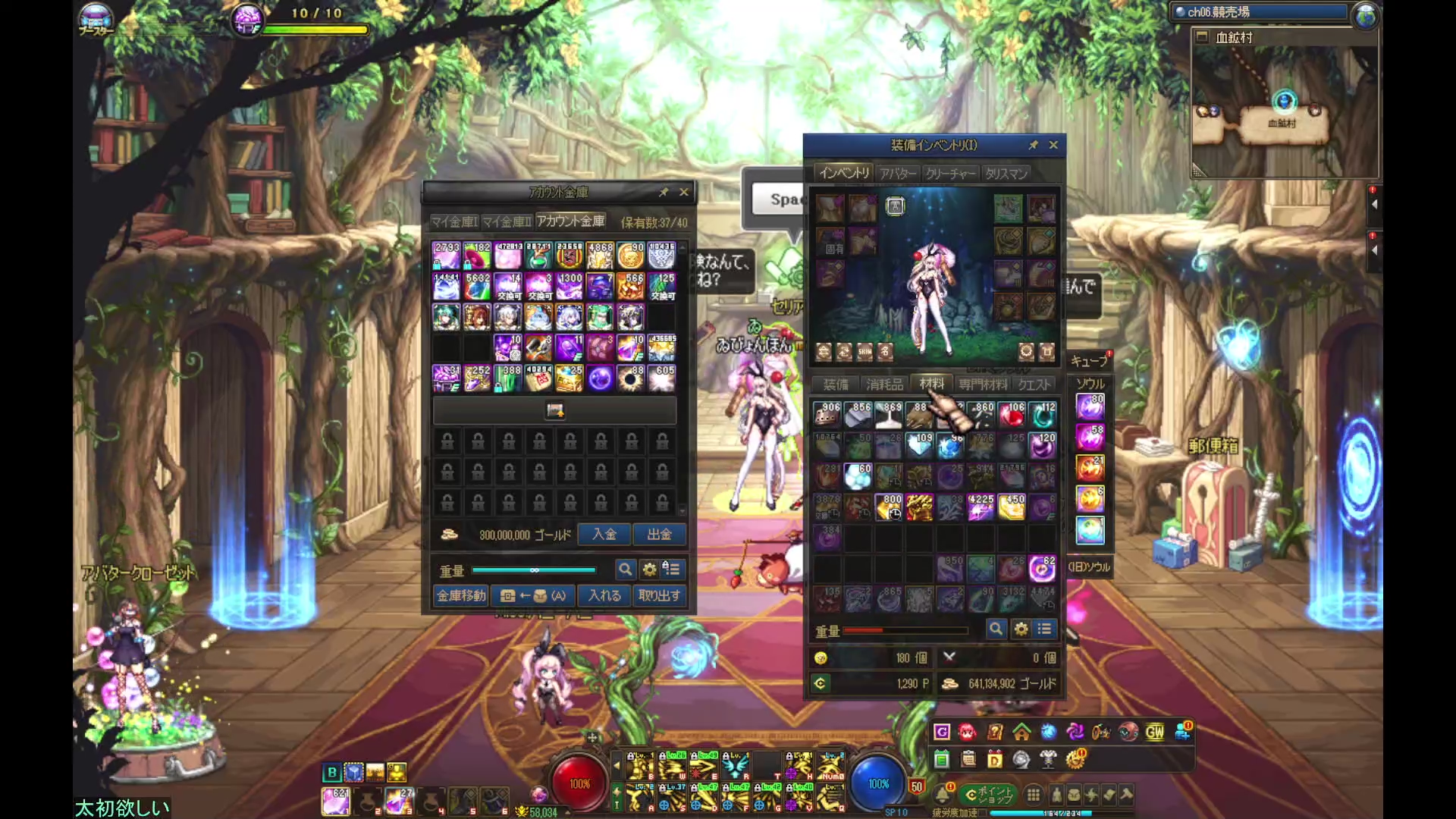The width and height of the screenshot is (1456, 819).
Task: Select the アカウント金庫 tab
Action: 570,221
